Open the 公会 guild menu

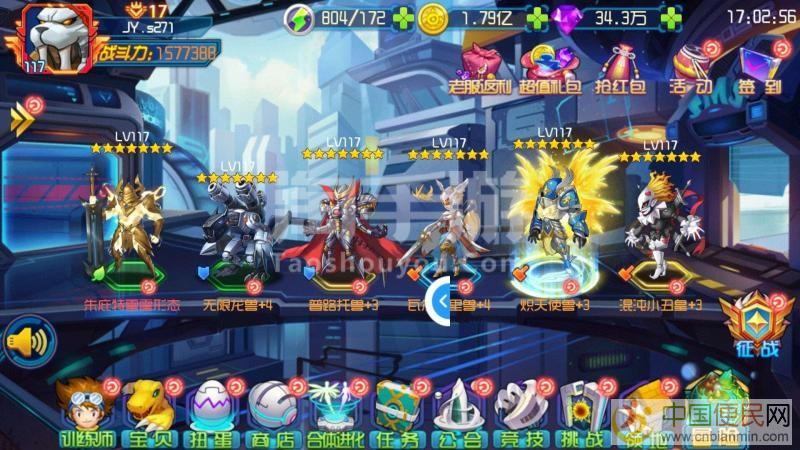(461, 412)
